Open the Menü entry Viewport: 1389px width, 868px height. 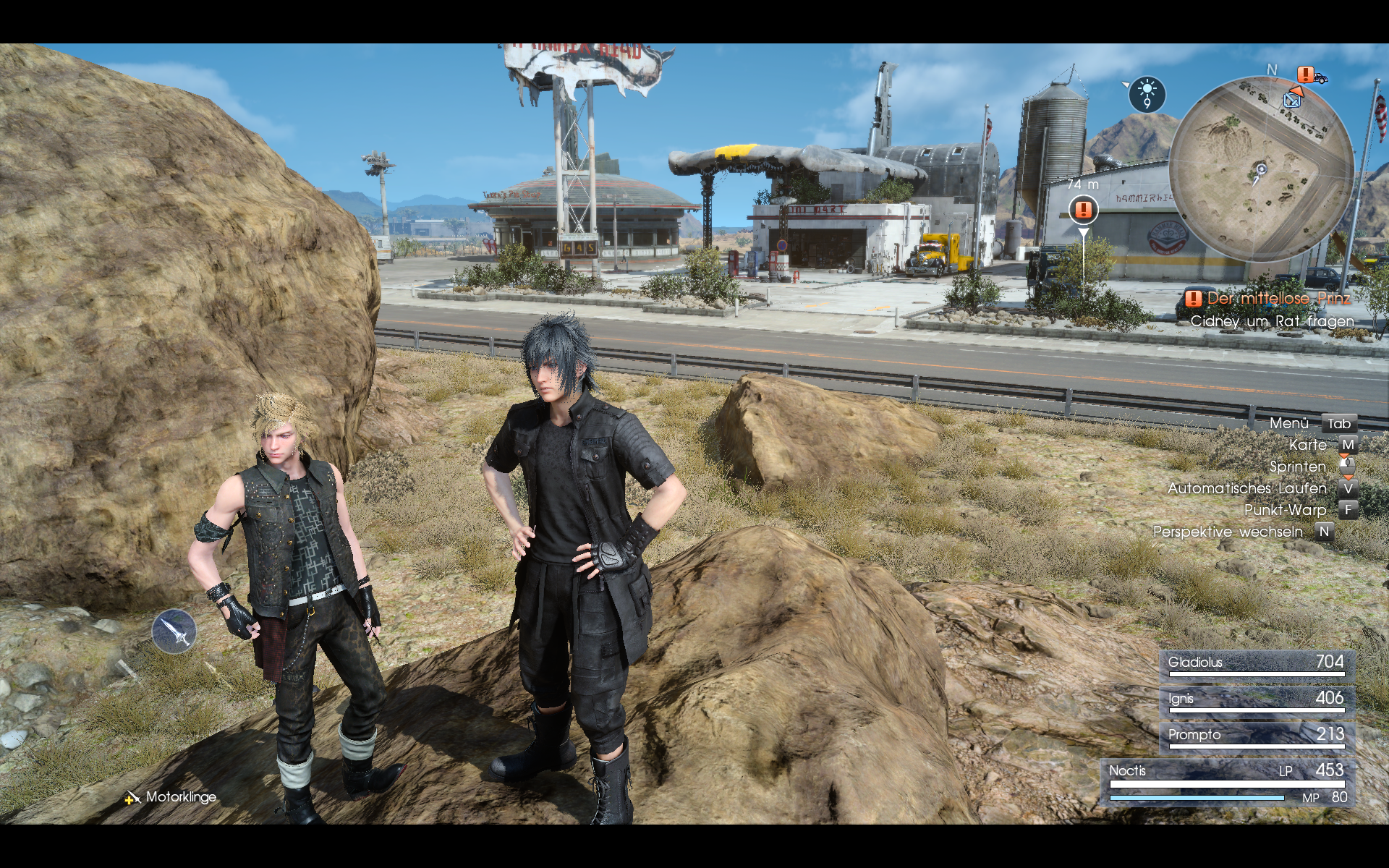[1291, 423]
